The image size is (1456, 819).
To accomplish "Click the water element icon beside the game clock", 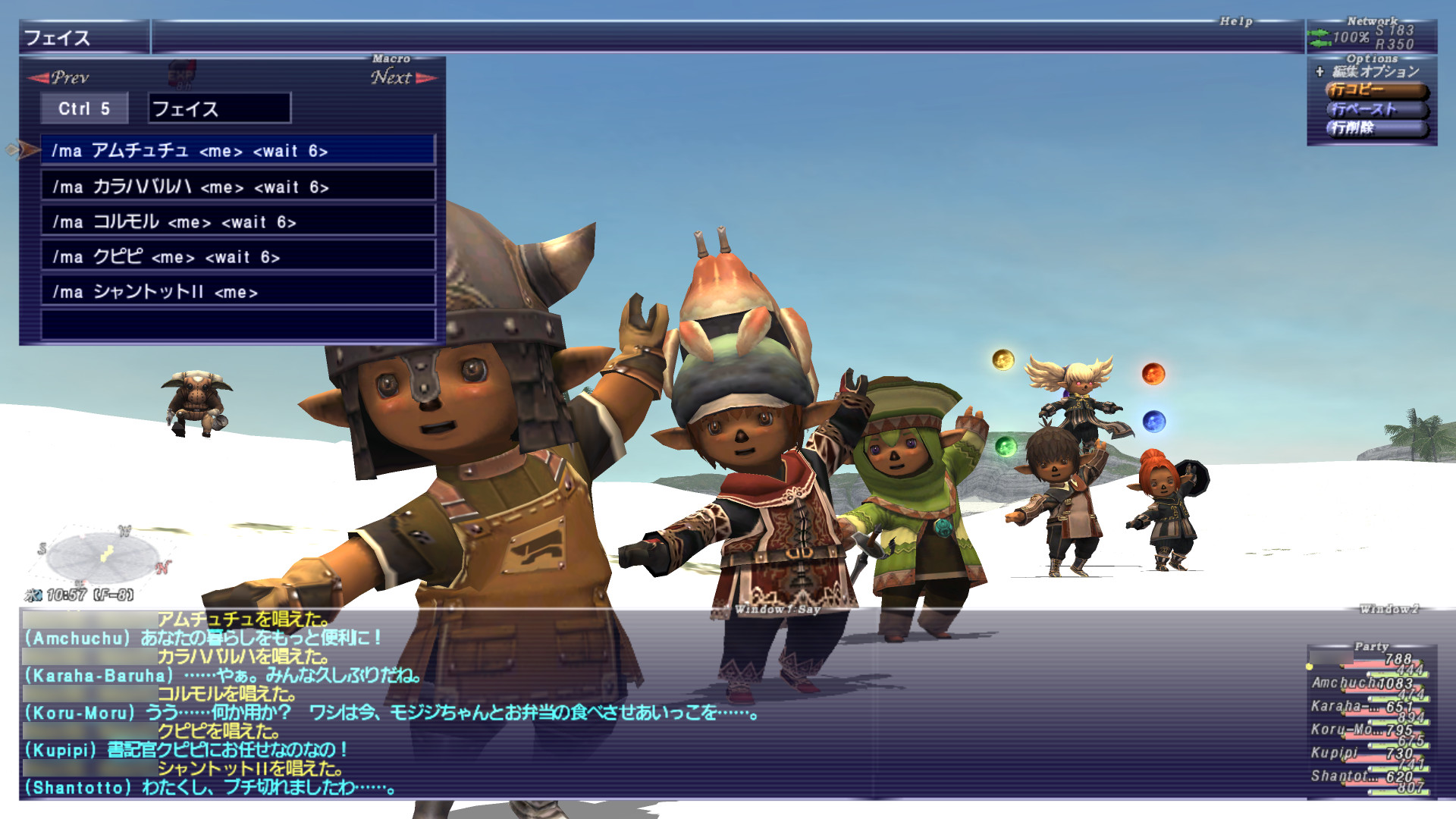I will 35,595.
